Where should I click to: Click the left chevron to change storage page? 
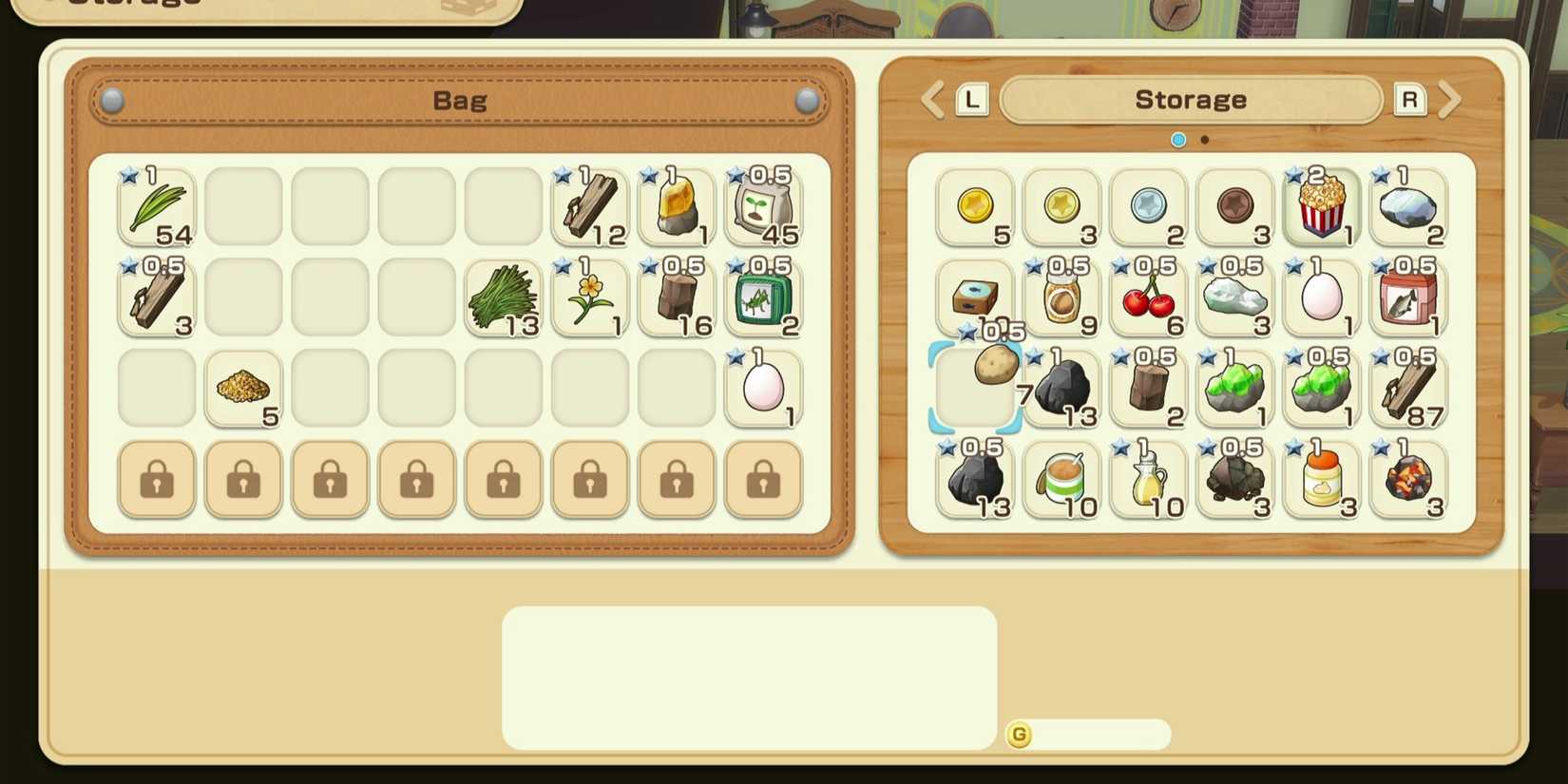point(931,99)
